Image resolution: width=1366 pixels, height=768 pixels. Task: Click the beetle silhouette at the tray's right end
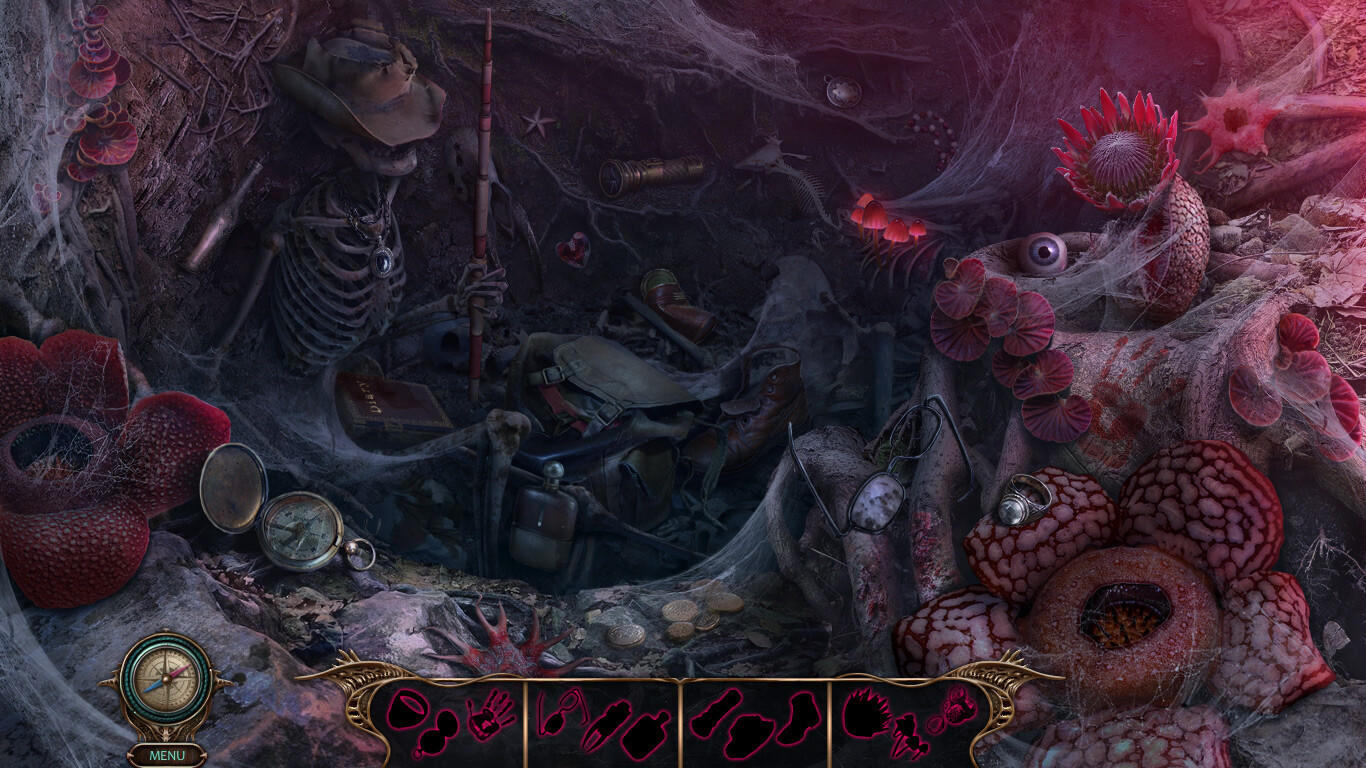click(958, 706)
